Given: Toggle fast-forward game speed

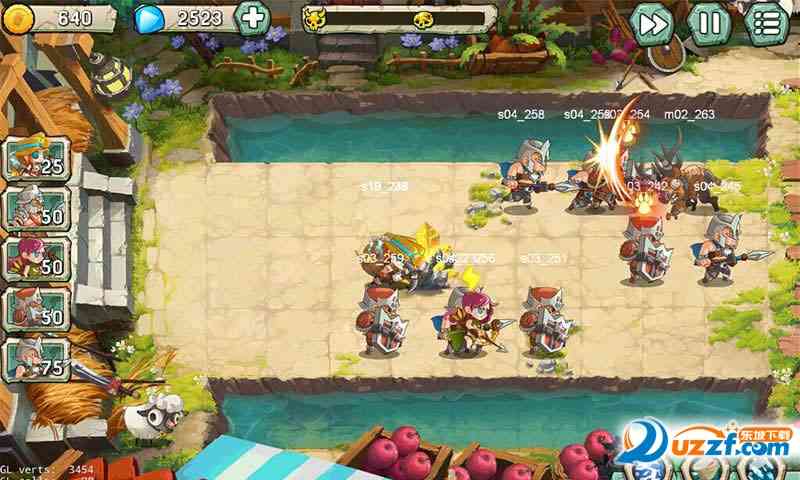Looking at the screenshot, I should 652,22.
